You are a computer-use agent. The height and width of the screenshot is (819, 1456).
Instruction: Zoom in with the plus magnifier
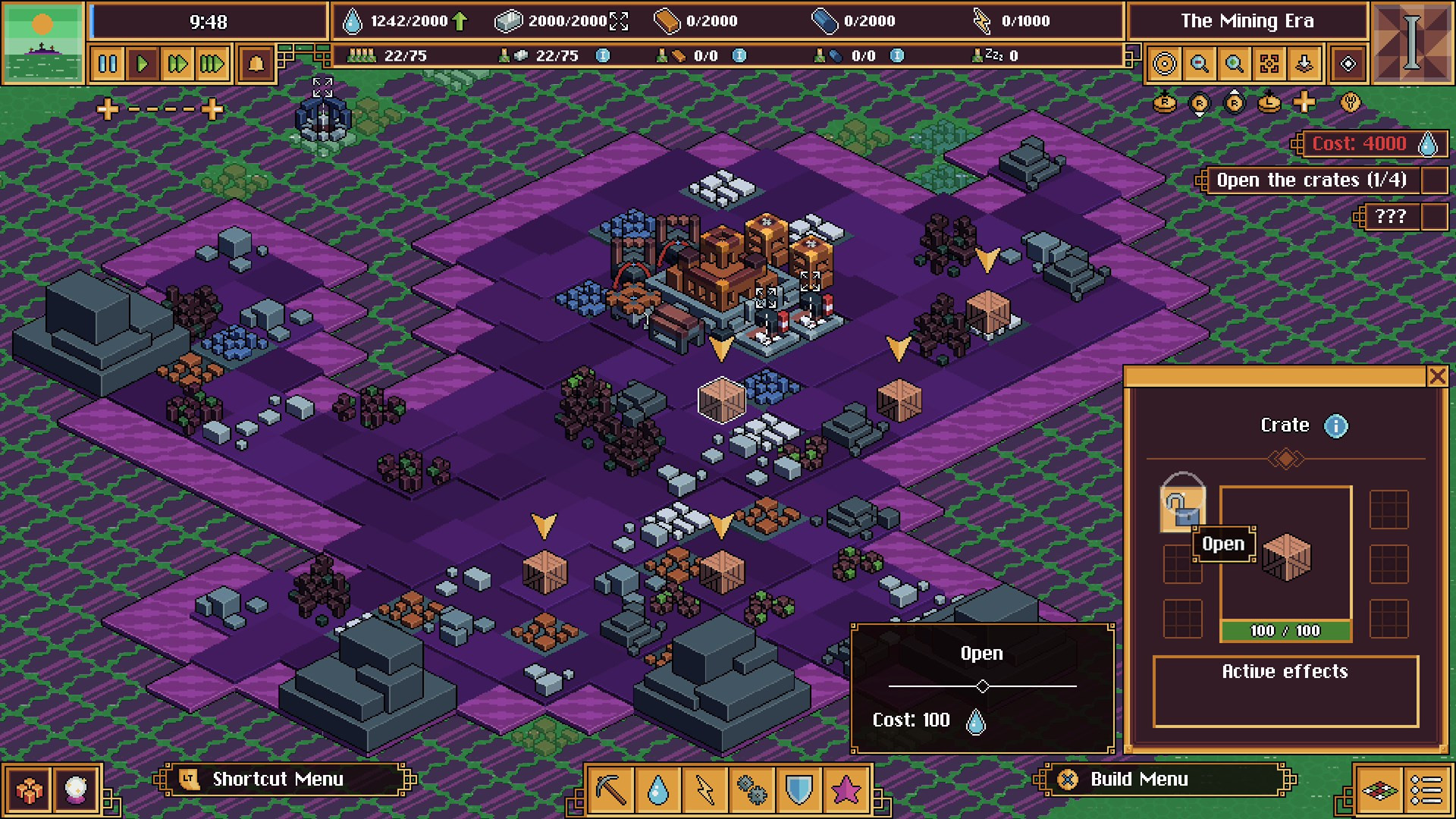tap(1235, 64)
